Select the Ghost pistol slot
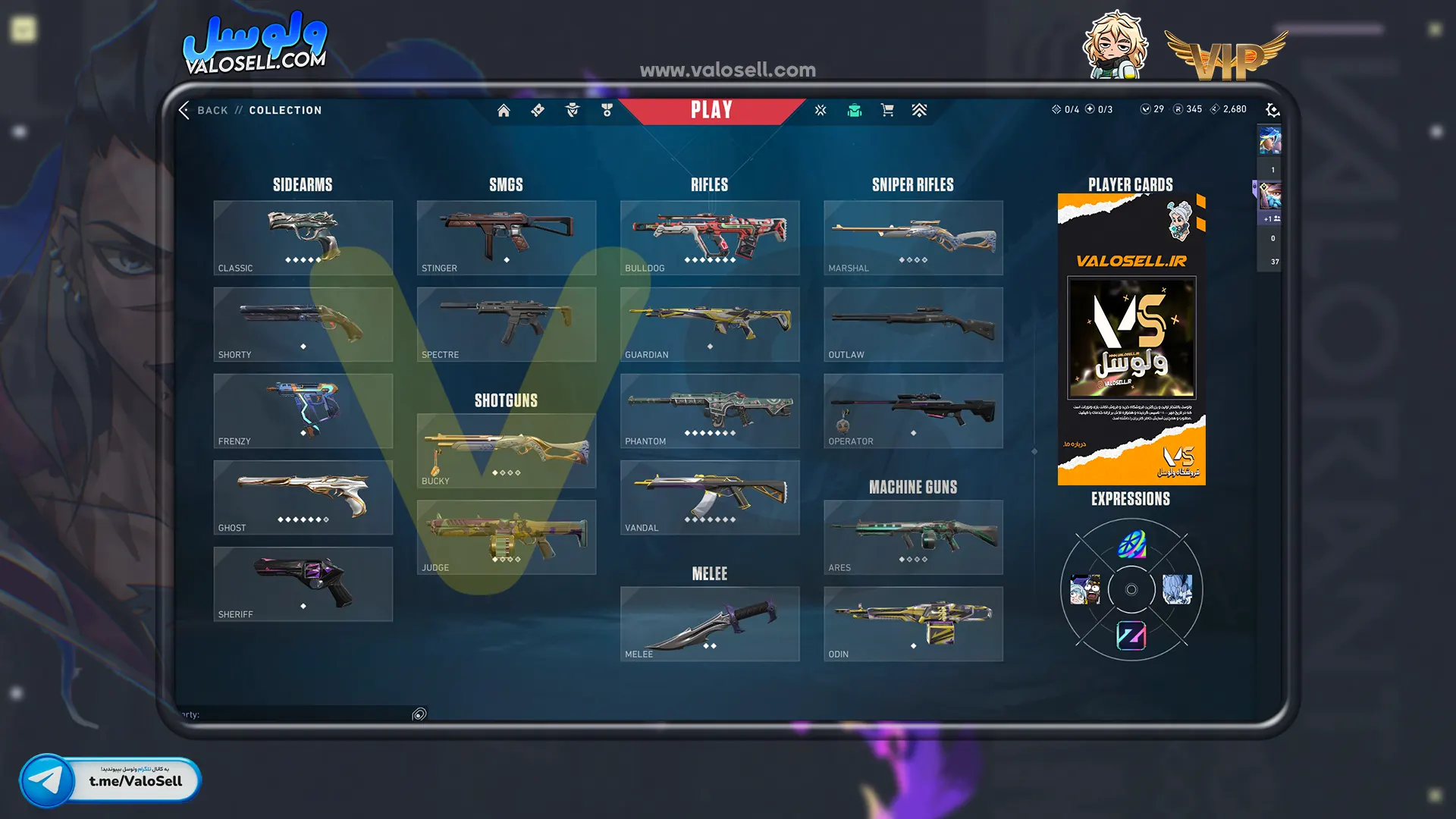Viewport: 1456px width, 819px height. tap(303, 497)
